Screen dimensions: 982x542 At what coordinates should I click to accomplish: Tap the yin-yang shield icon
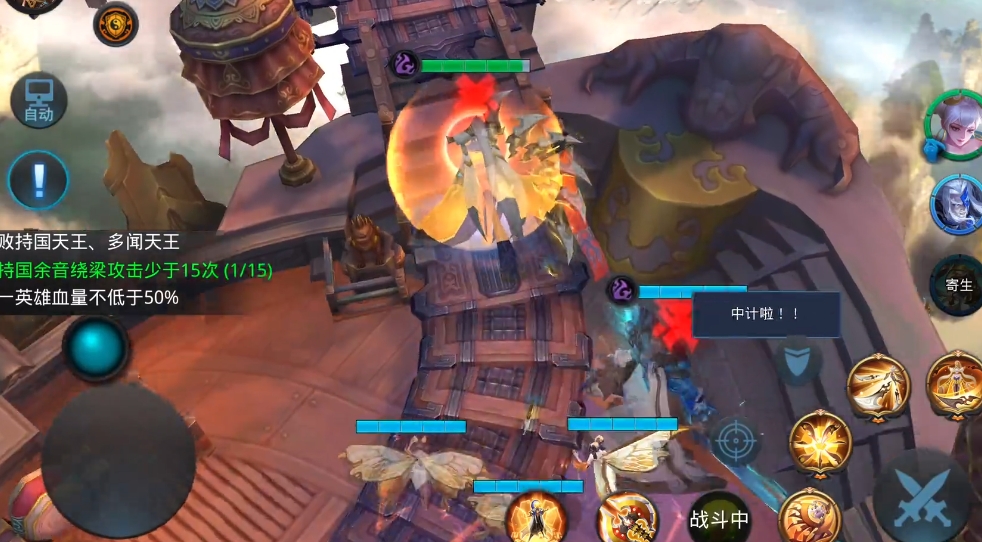point(116,24)
